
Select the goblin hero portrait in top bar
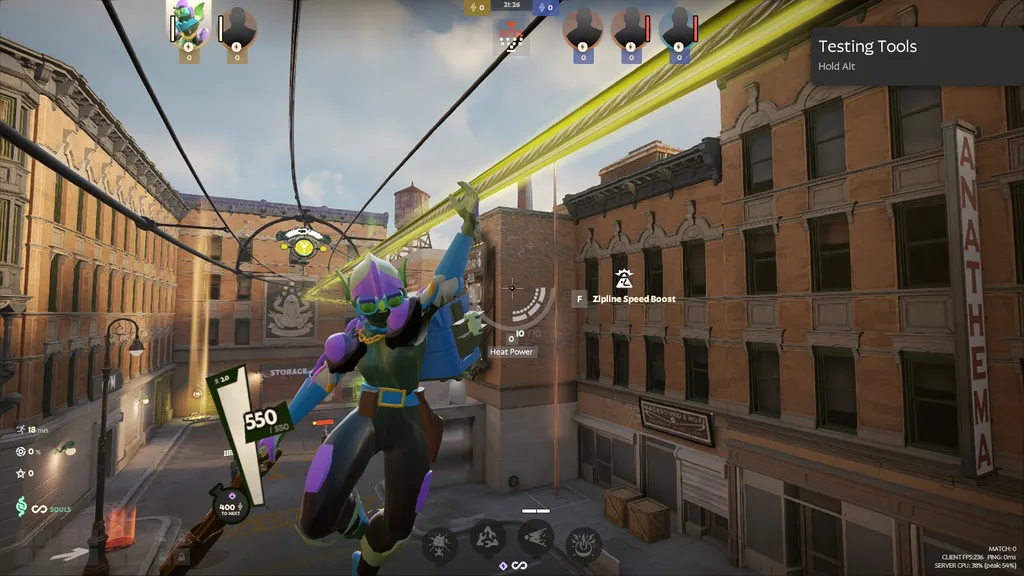(188, 24)
